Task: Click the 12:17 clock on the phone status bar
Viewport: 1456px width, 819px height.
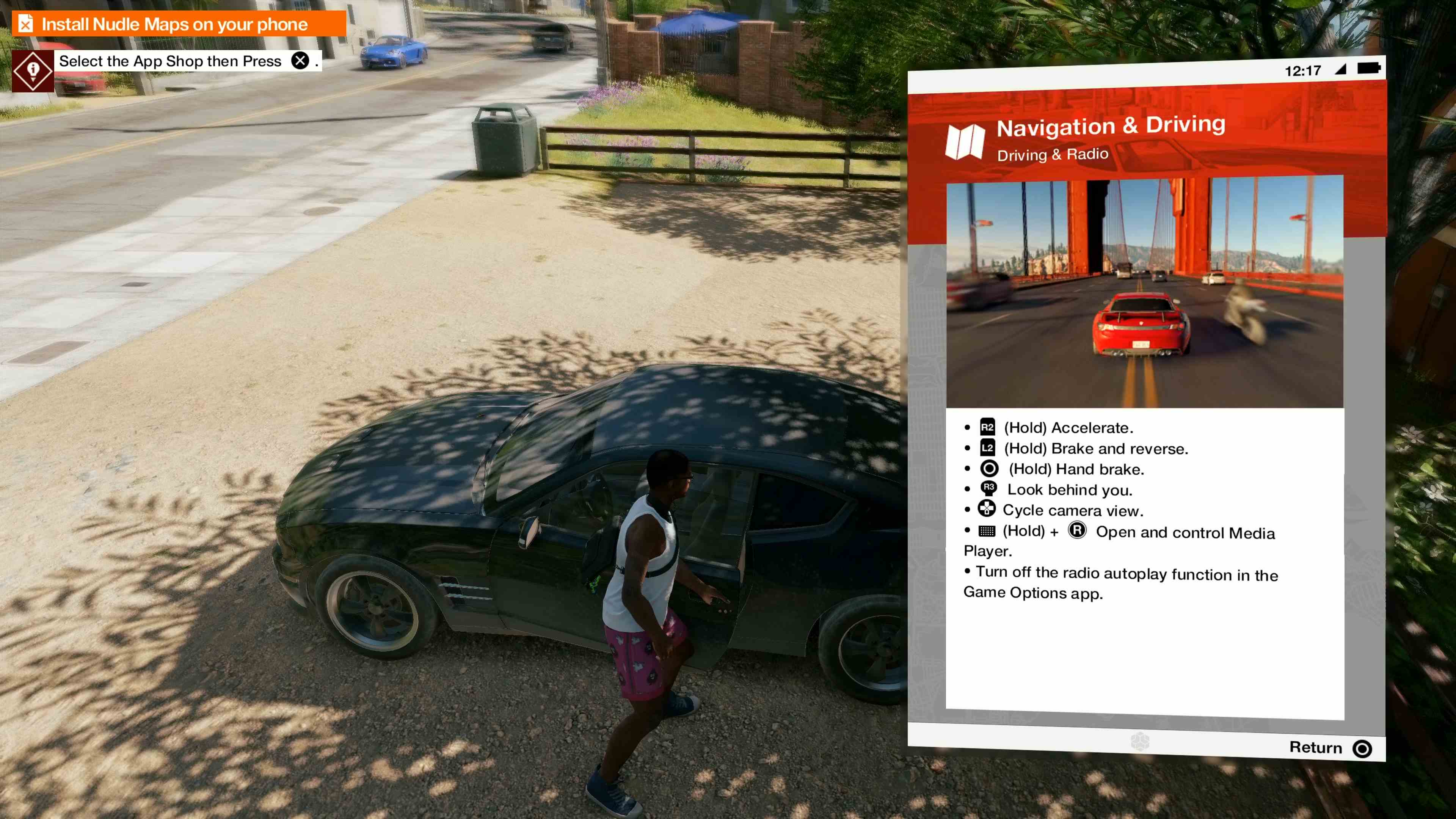Action: [1303, 70]
